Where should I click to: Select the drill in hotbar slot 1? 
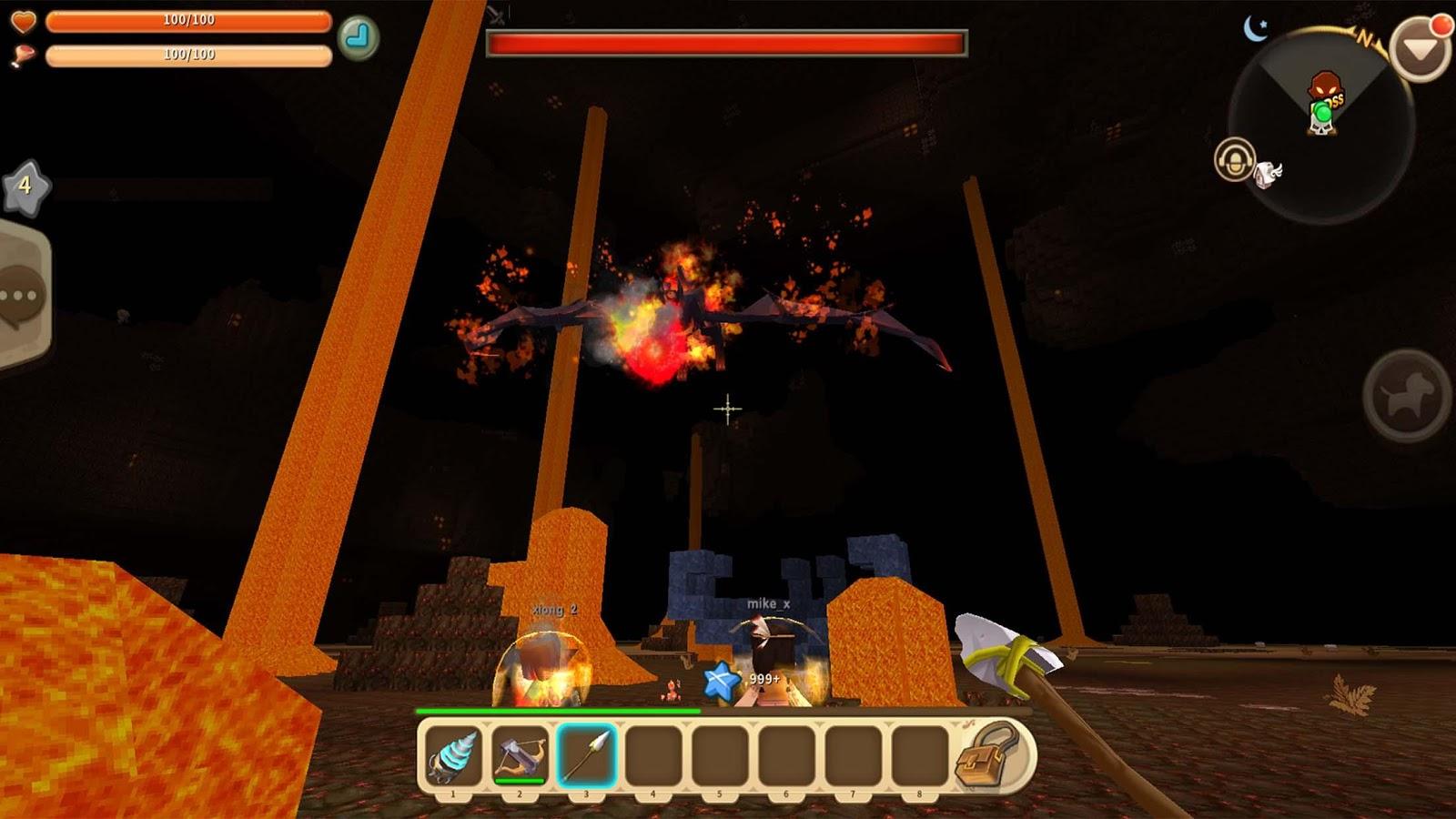click(x=453, y=755)
